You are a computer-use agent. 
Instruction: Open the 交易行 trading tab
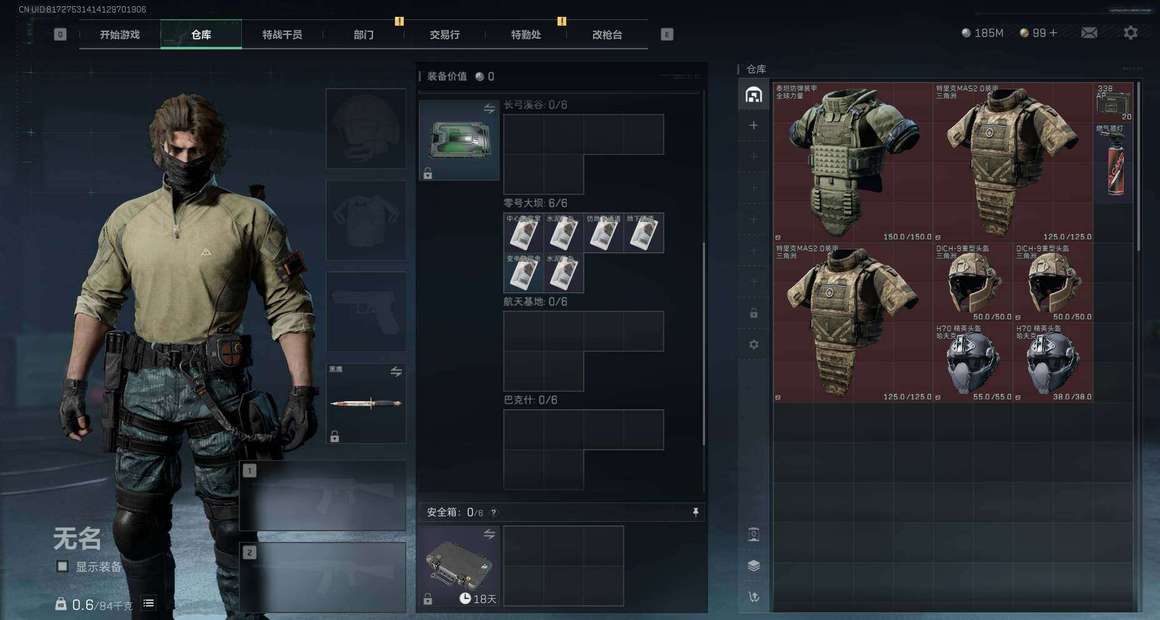pos(445,34)
